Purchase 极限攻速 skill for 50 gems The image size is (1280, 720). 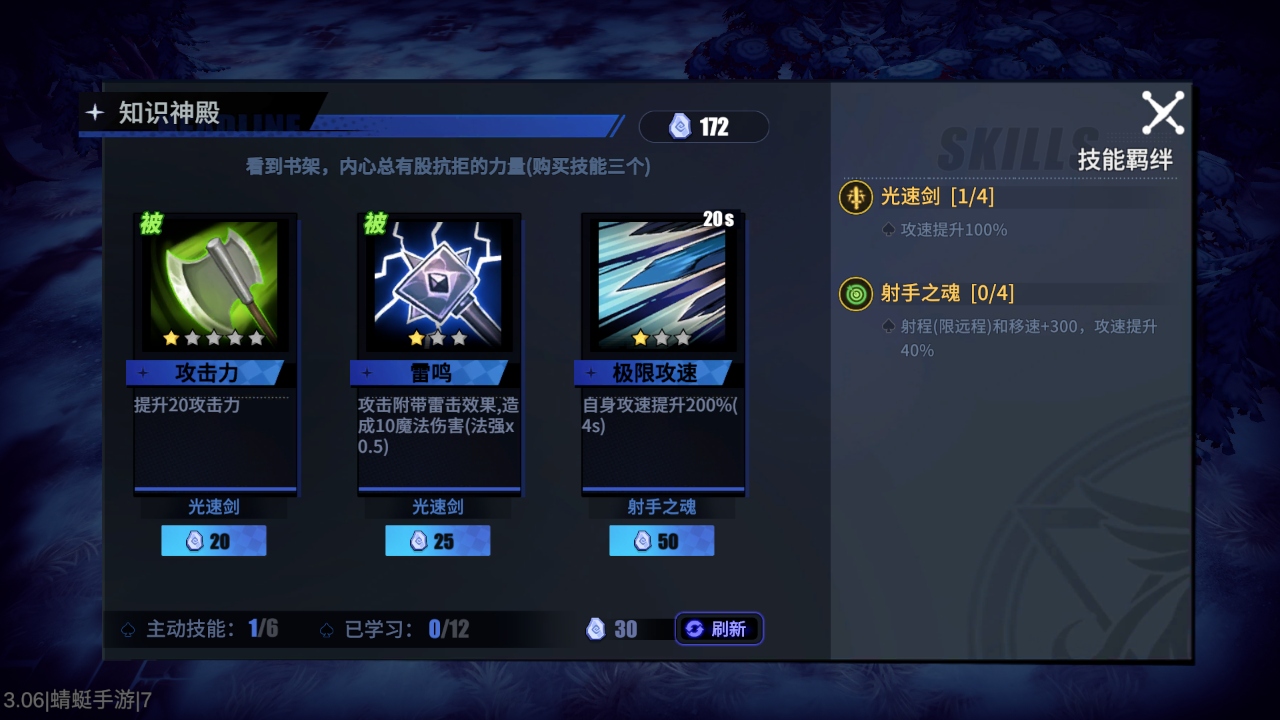pos(662,541)
